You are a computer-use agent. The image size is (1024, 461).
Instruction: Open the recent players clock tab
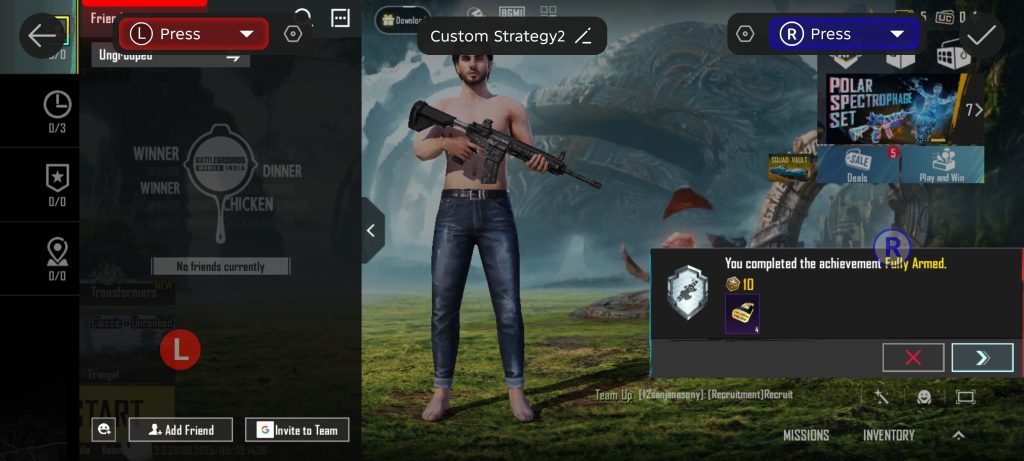click(57, 110)
